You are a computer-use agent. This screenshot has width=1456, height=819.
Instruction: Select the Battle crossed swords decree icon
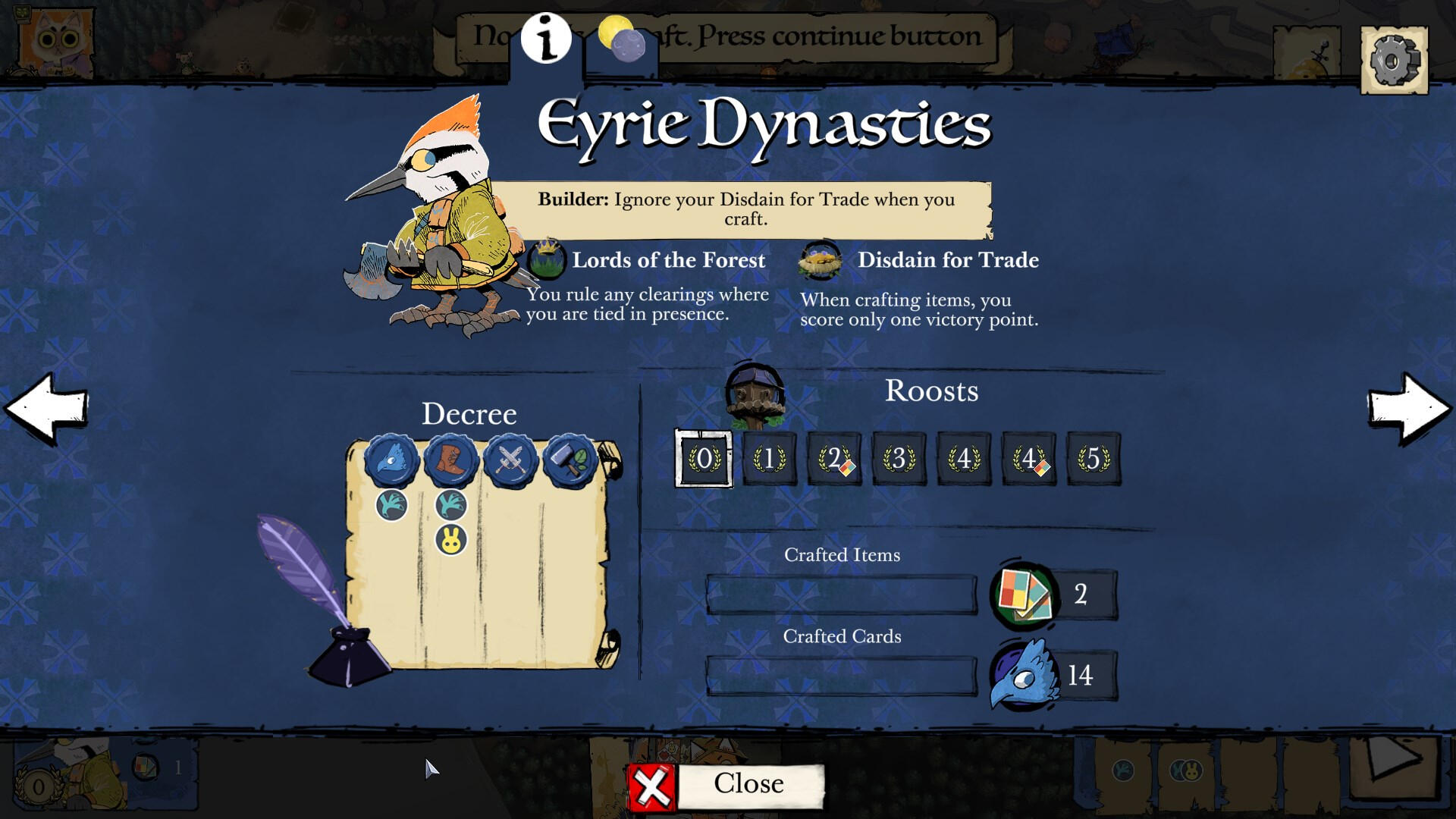click(x=510, y=460)
